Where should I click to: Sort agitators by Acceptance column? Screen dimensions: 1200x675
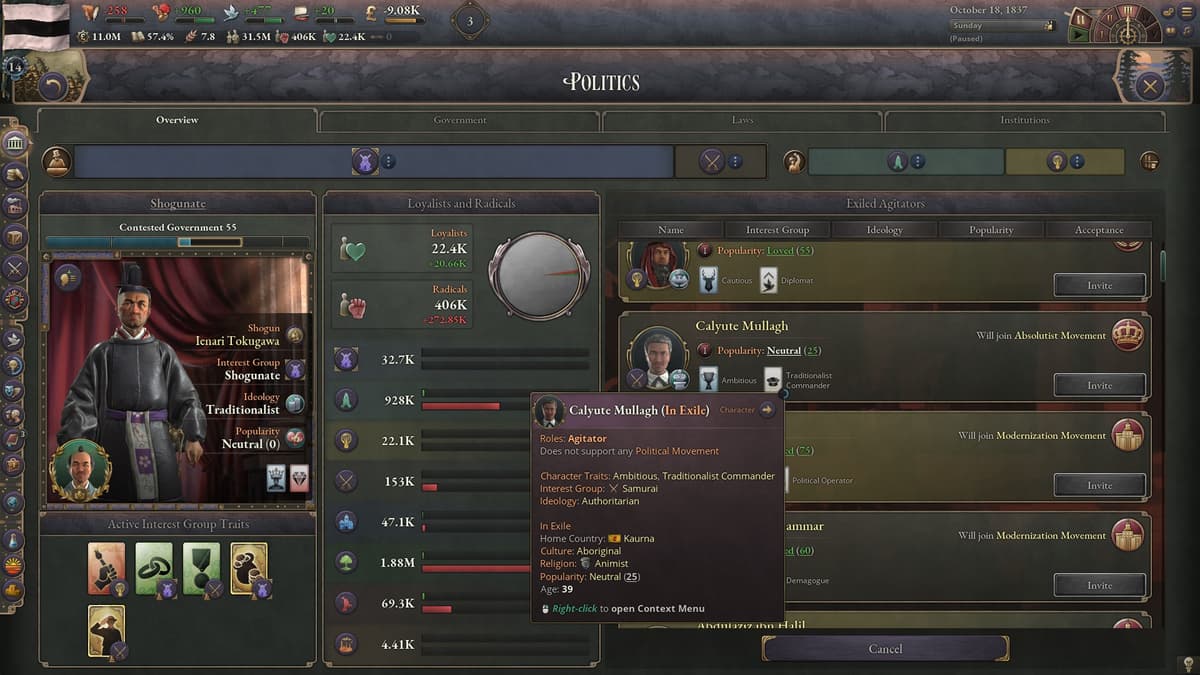click(1098, 230)
